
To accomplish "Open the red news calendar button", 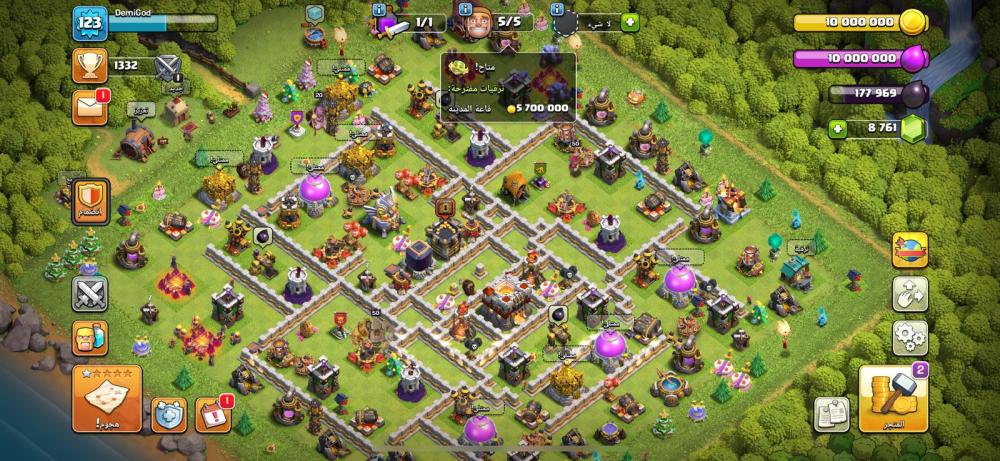I will pos(214,414).
